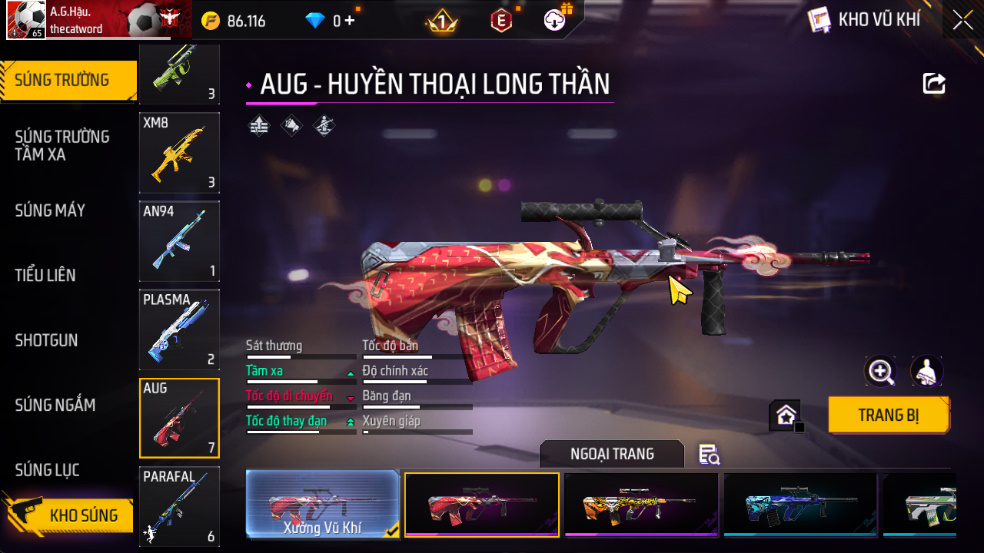Choose the SHOTGUN category
Screen dimensions: 984x553
pyautogui.click(x=46, y=340)
